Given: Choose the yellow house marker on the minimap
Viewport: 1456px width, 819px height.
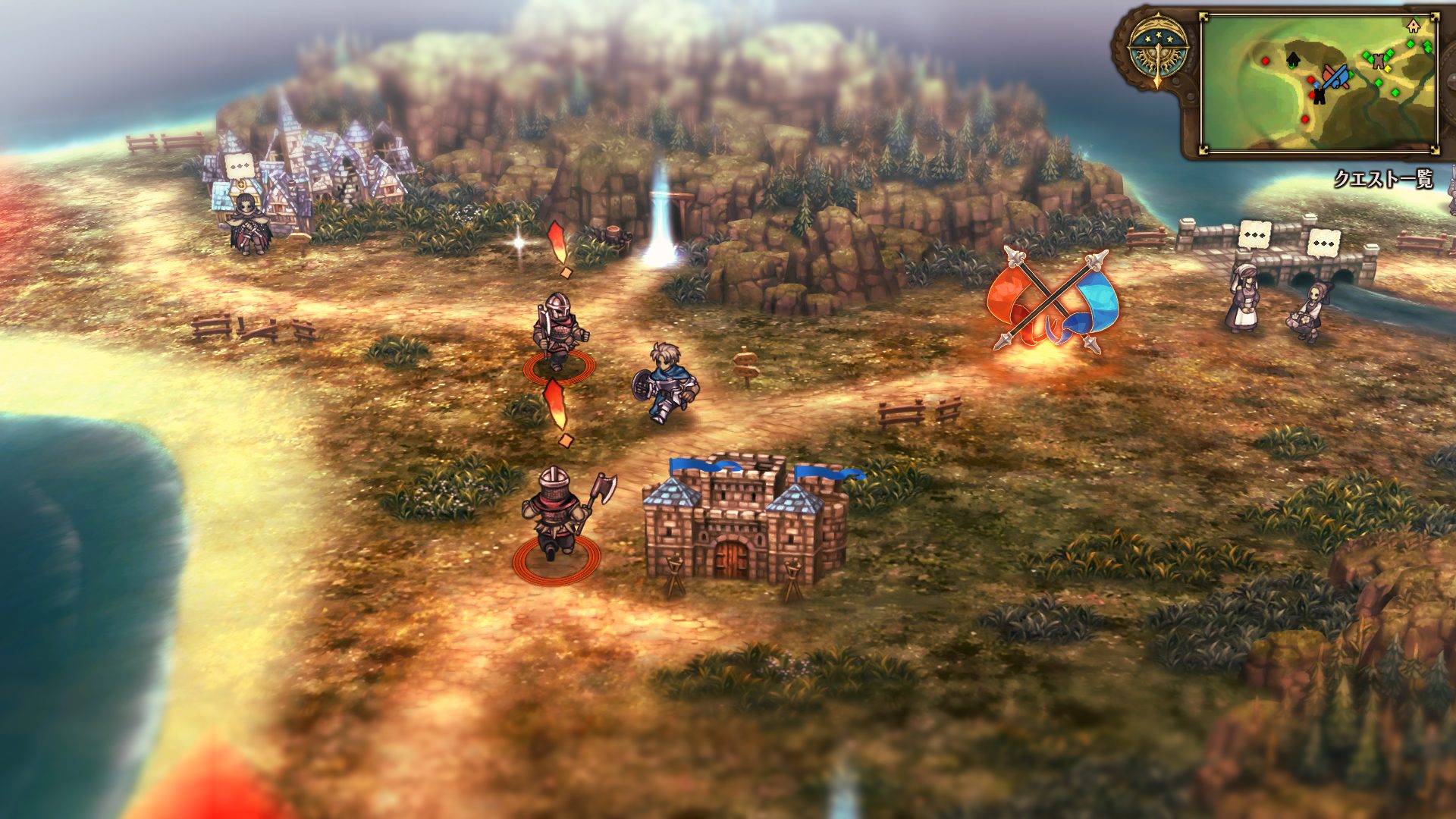Looking at the screenshot, I should (x=1412, y=26).
